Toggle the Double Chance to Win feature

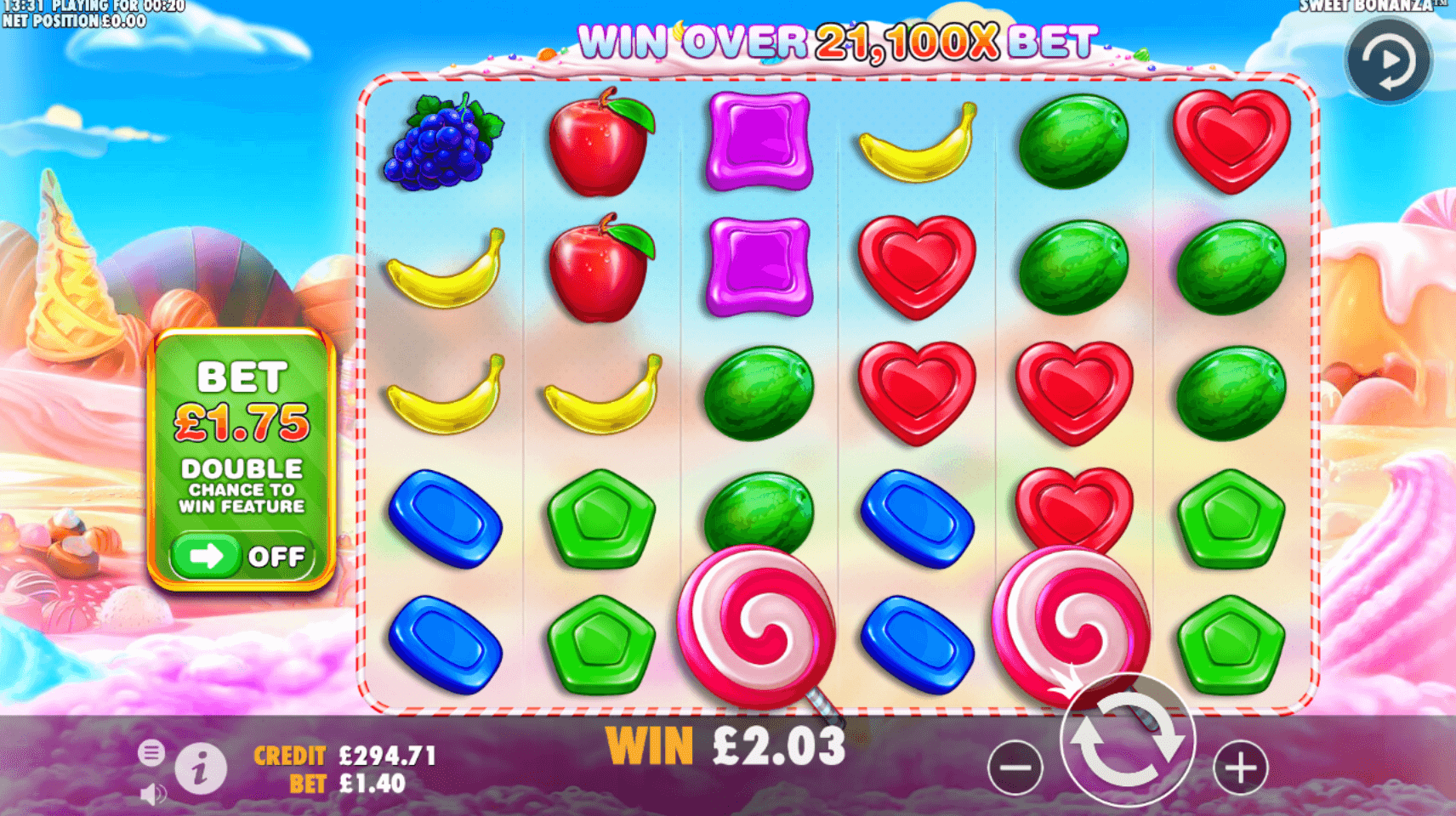click(242, 557)
